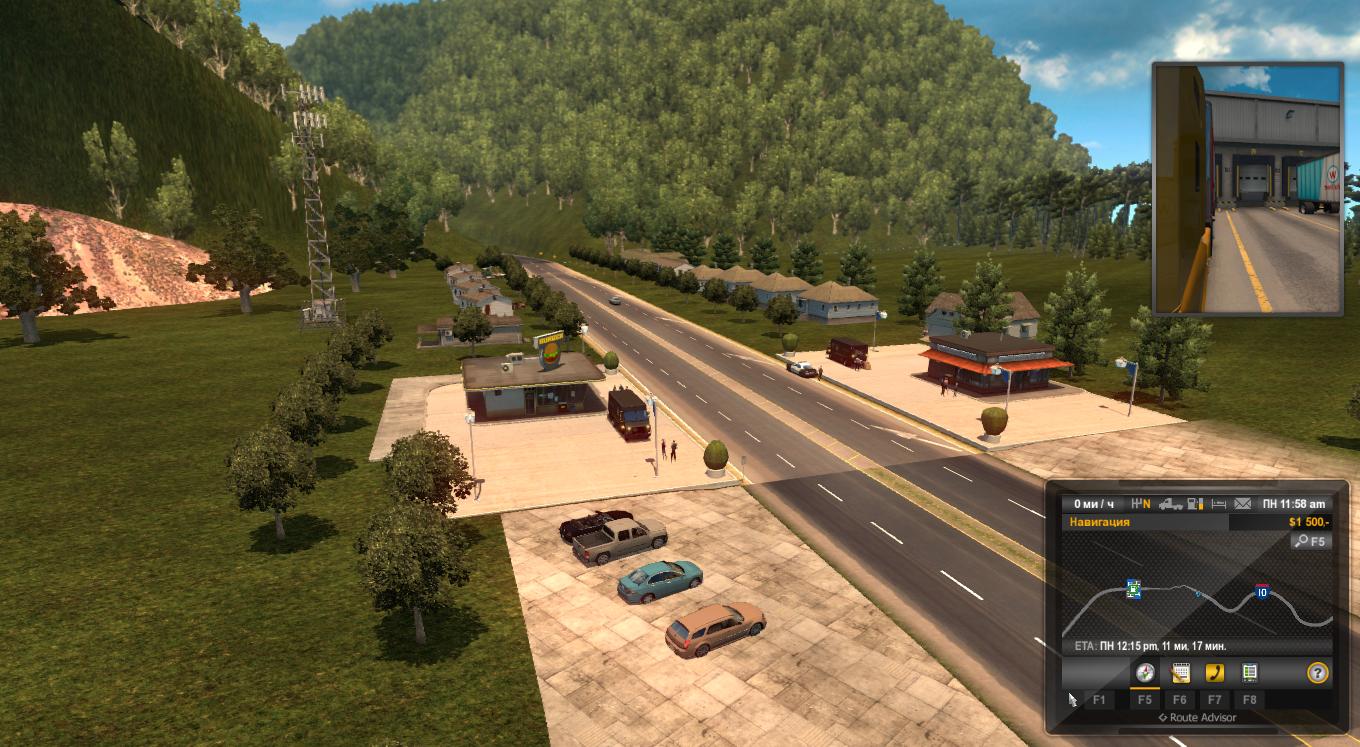1360x747 pixels.
Task: Toggle the magnifier map zoom button
Action: coord(1310,541)
